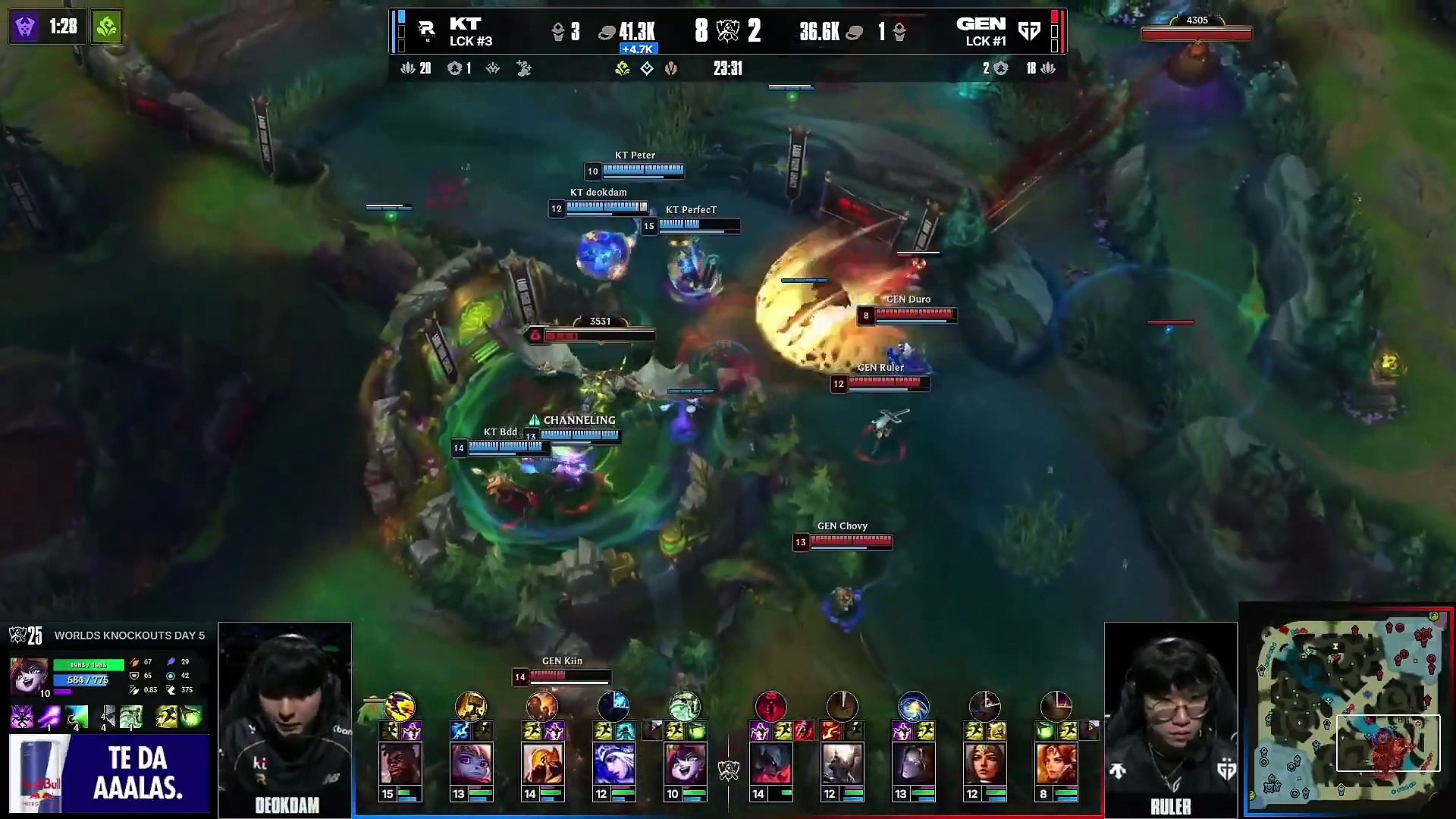This screenshot has width=1456, height=819.
Task: Choose the orange-haired level 8 champion portrait
Action: (1056, 764)
